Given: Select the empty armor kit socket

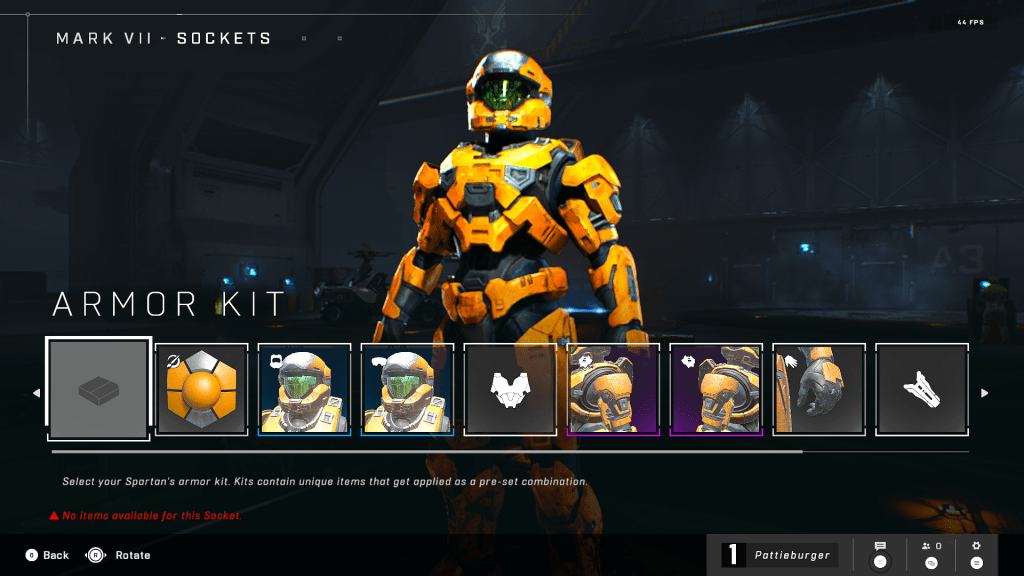Looking at the screenshot, I should point(99,389).
